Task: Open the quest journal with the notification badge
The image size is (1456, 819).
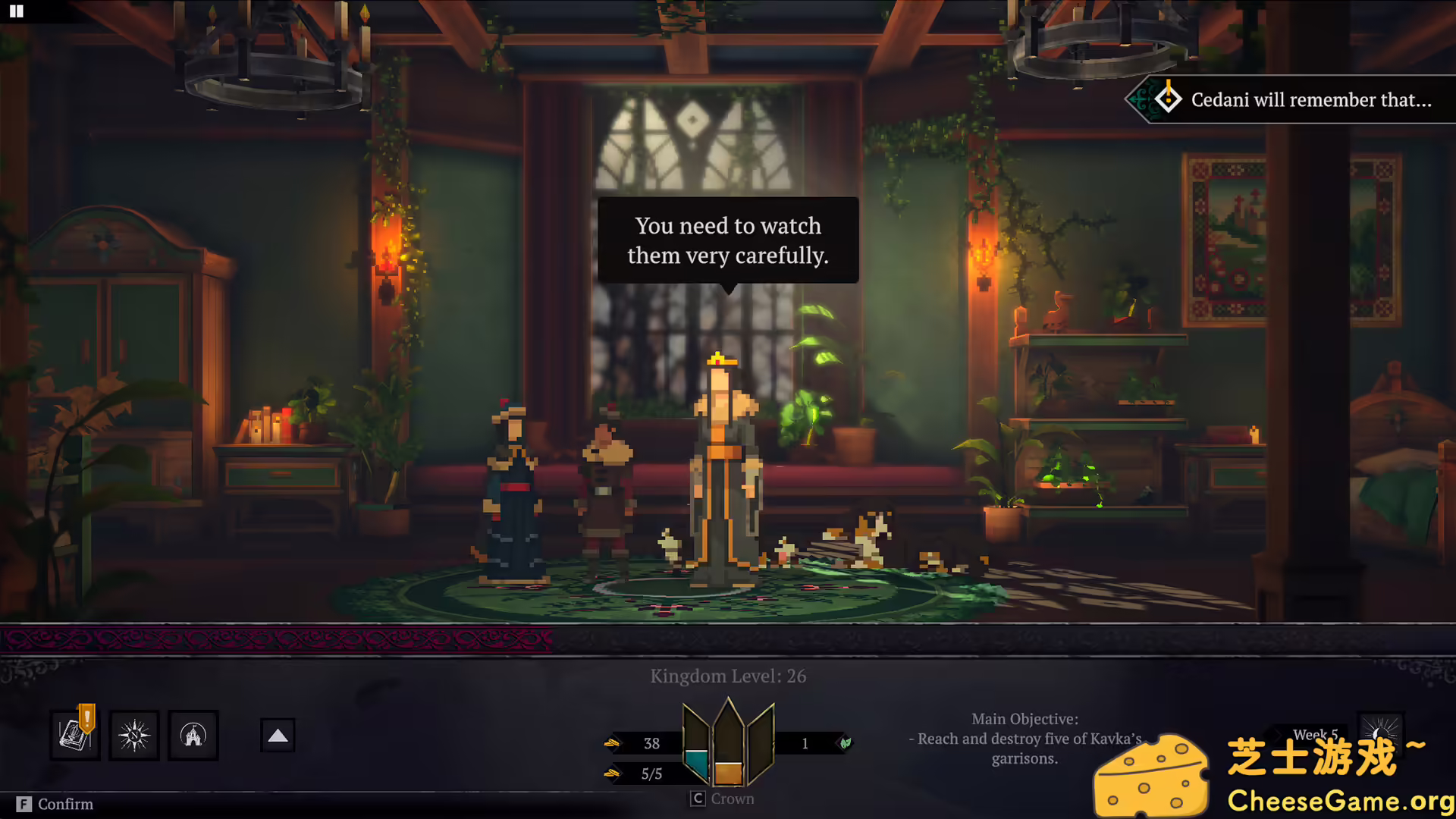Action: coord(74,735)
